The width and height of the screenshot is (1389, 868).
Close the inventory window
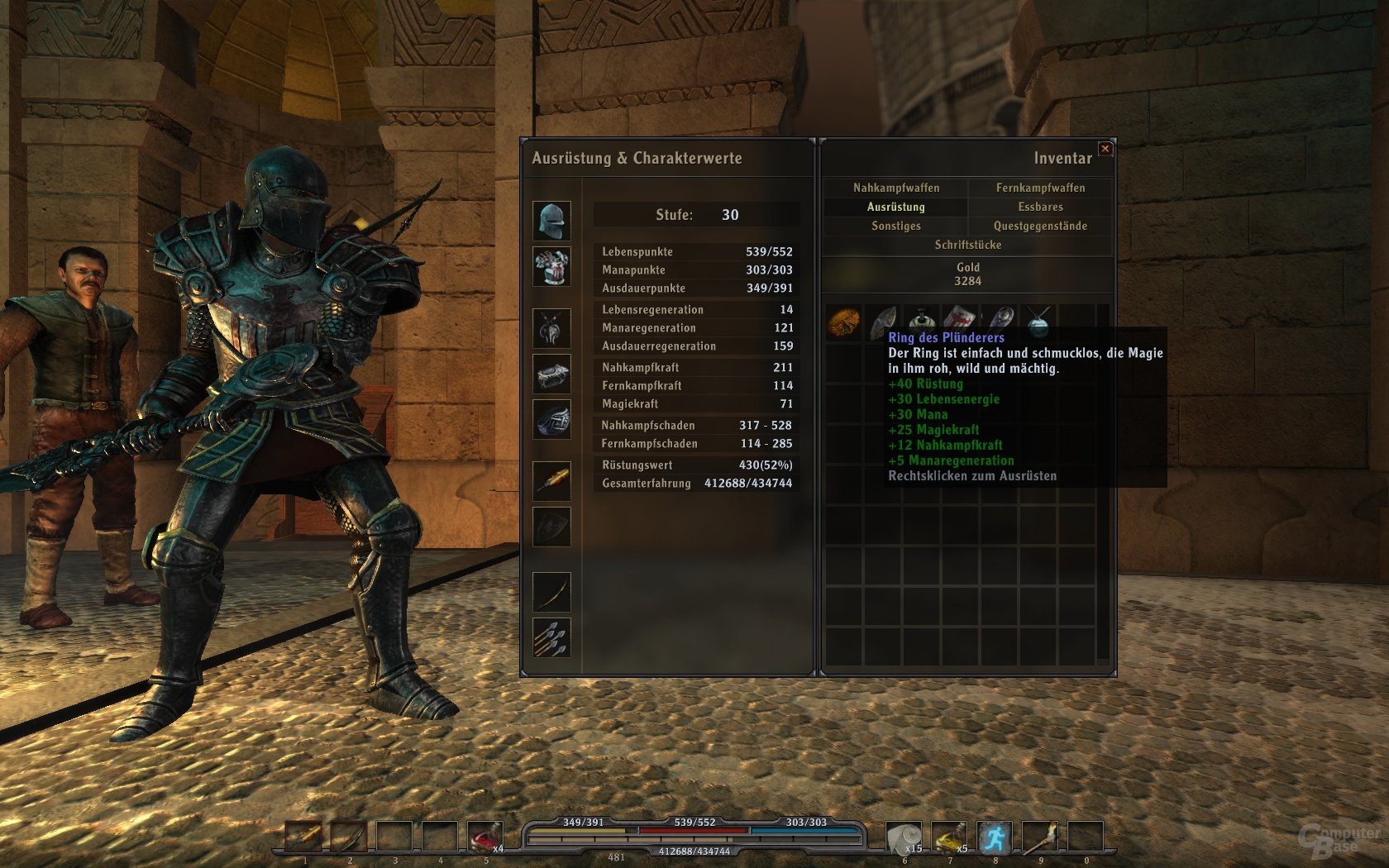[1105, 149]
